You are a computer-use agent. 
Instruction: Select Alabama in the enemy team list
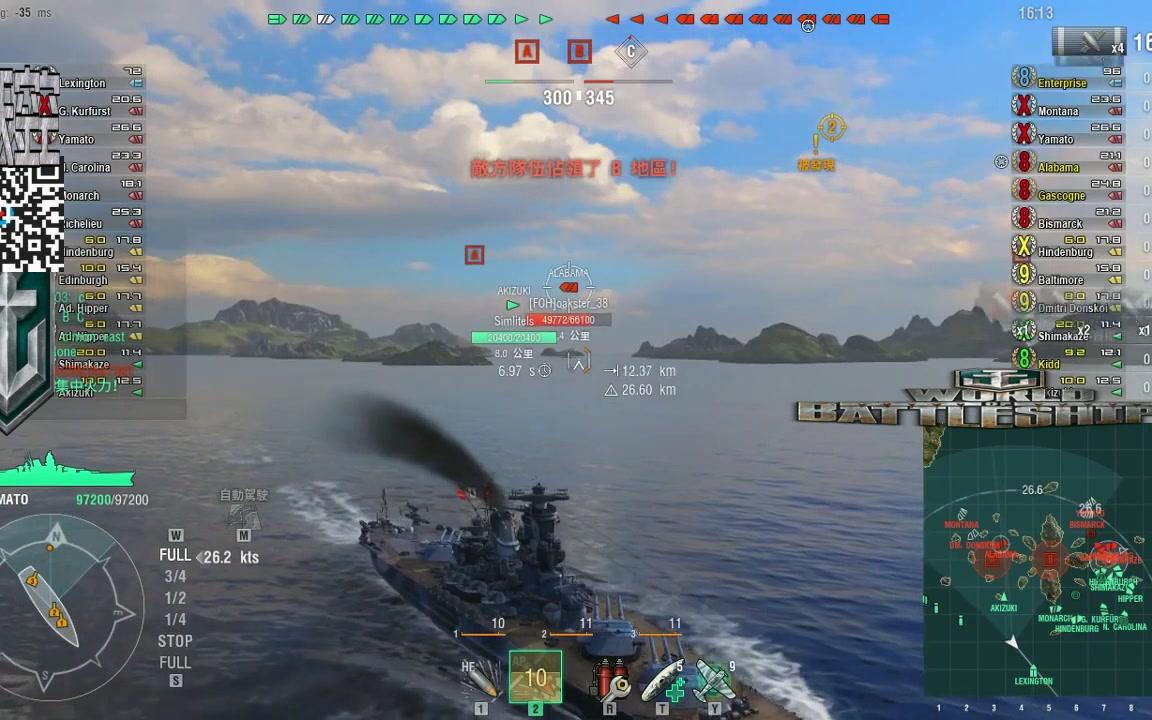click(x=1058, y=167)
